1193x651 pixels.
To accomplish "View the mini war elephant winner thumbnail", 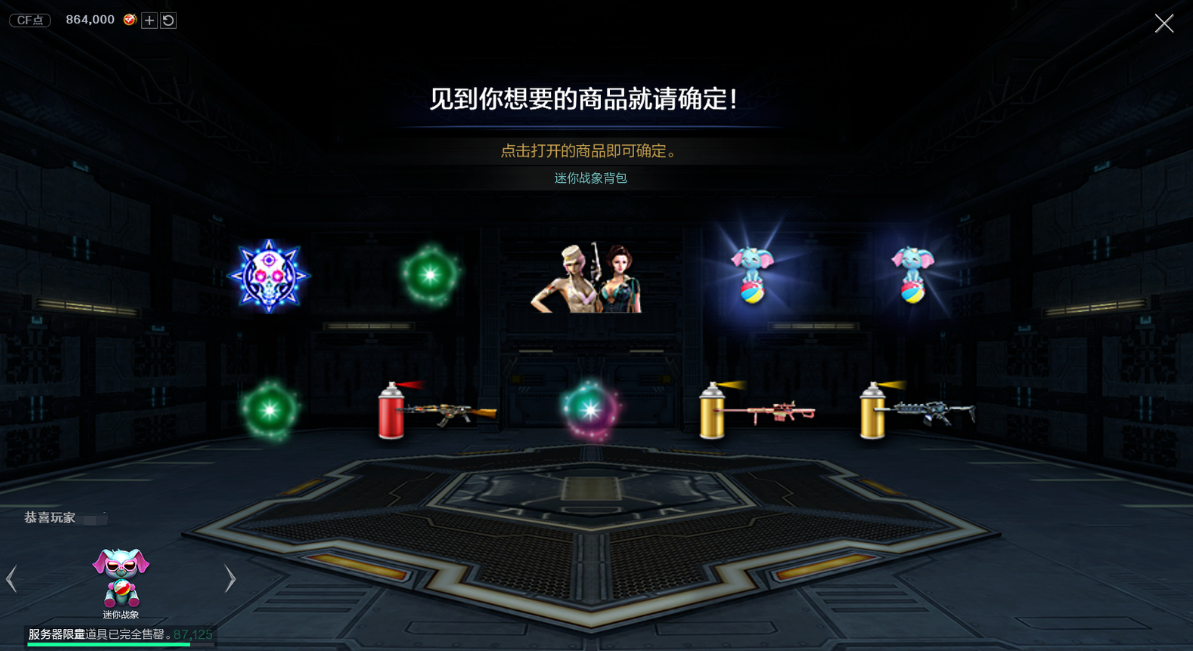I will point(121,578).
